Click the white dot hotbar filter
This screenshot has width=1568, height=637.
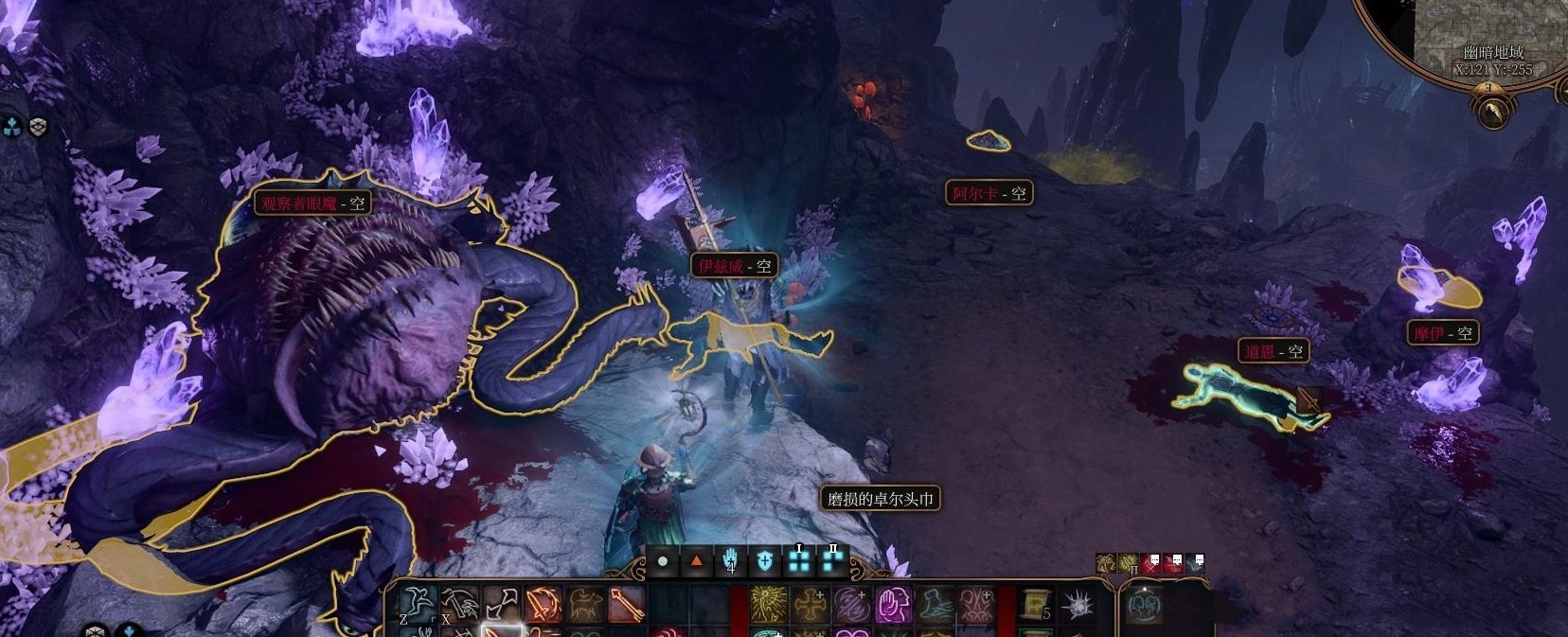coord(663,561)
